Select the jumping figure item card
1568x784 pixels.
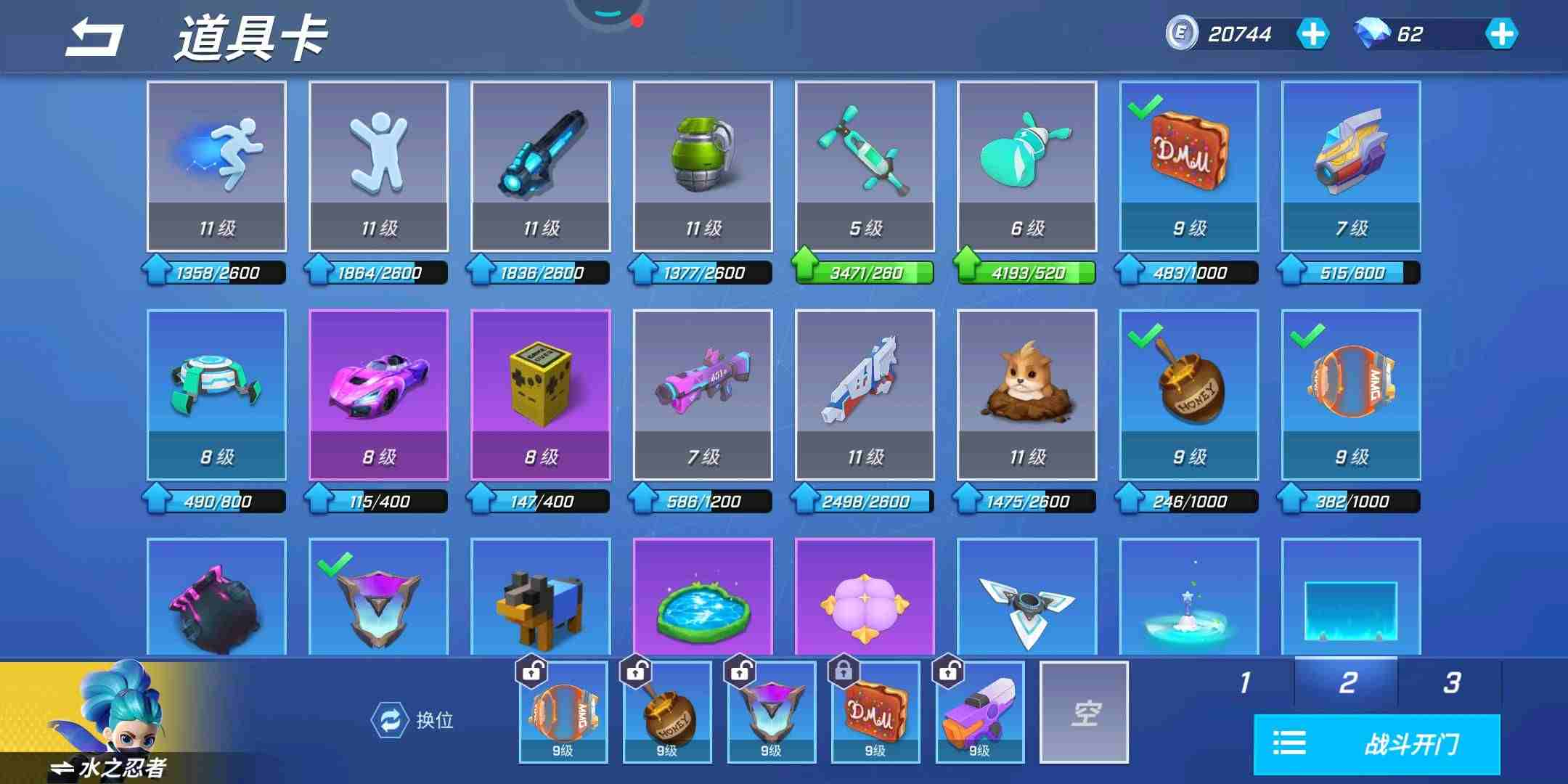point(378,166)
